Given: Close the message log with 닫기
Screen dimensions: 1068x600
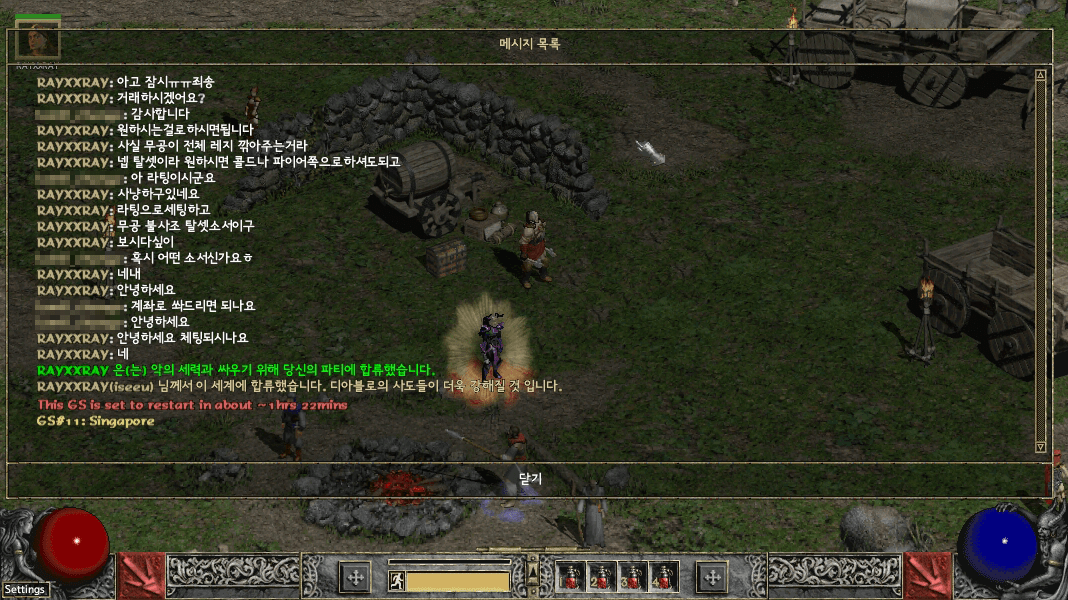Looking at the screenshot, I should pos(530,479).
